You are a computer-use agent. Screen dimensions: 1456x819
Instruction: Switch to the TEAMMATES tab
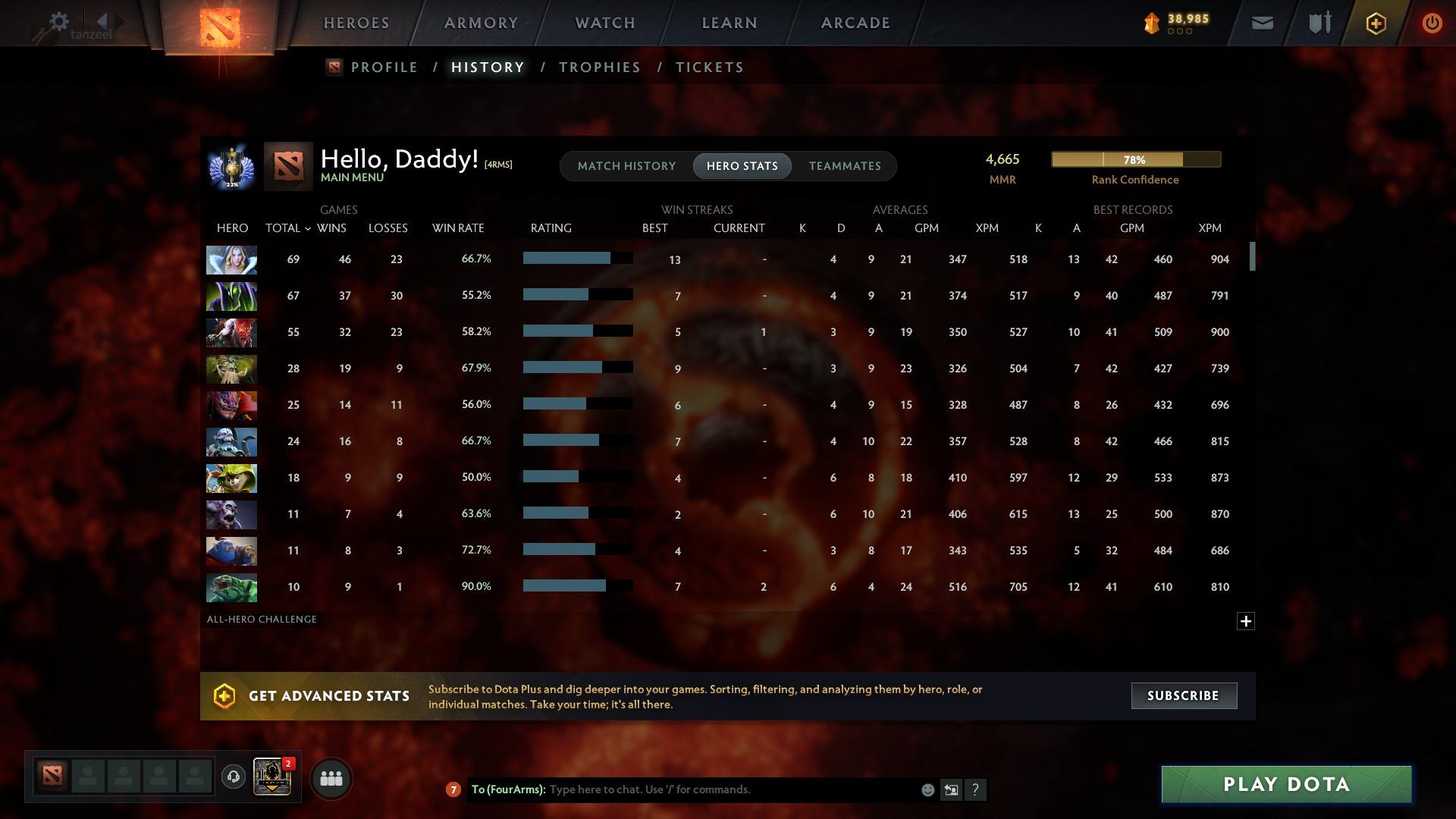point(845,165)
